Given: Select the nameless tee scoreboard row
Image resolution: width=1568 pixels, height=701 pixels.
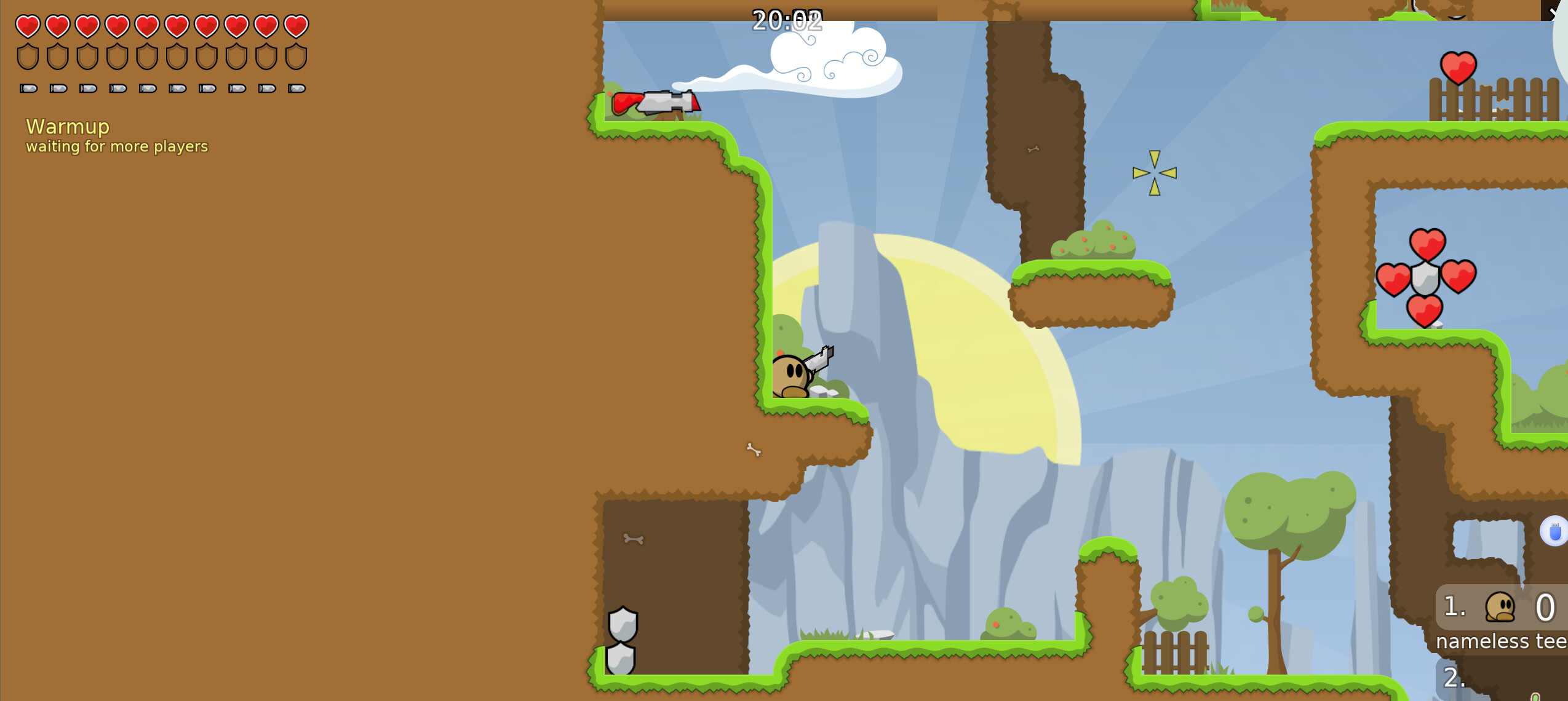Looking at the screenshot, I should click(x=1502, y=619).
